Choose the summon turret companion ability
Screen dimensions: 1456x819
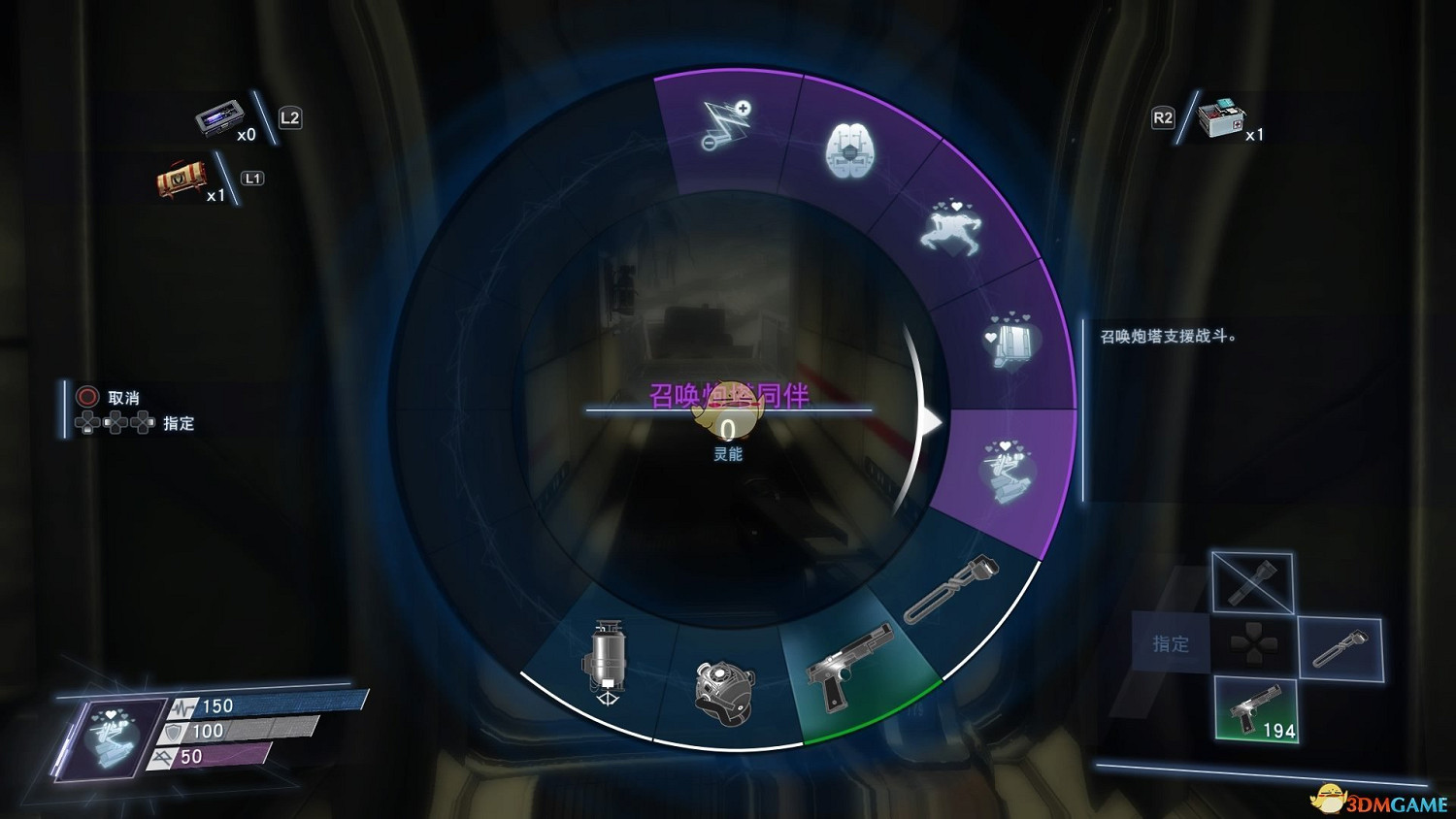tap(1008, 473)
